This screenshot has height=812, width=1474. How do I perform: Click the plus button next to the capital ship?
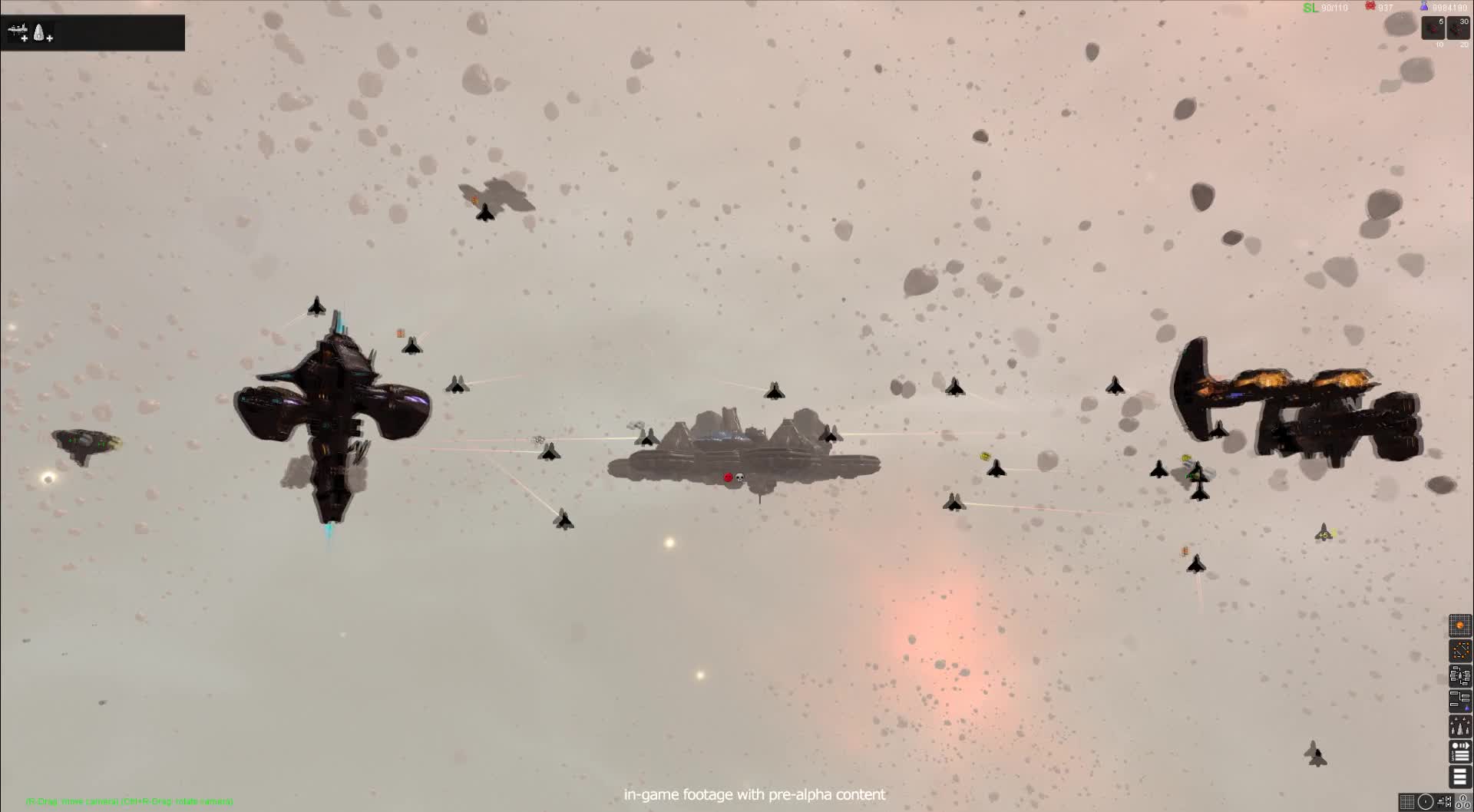(25, 38)
